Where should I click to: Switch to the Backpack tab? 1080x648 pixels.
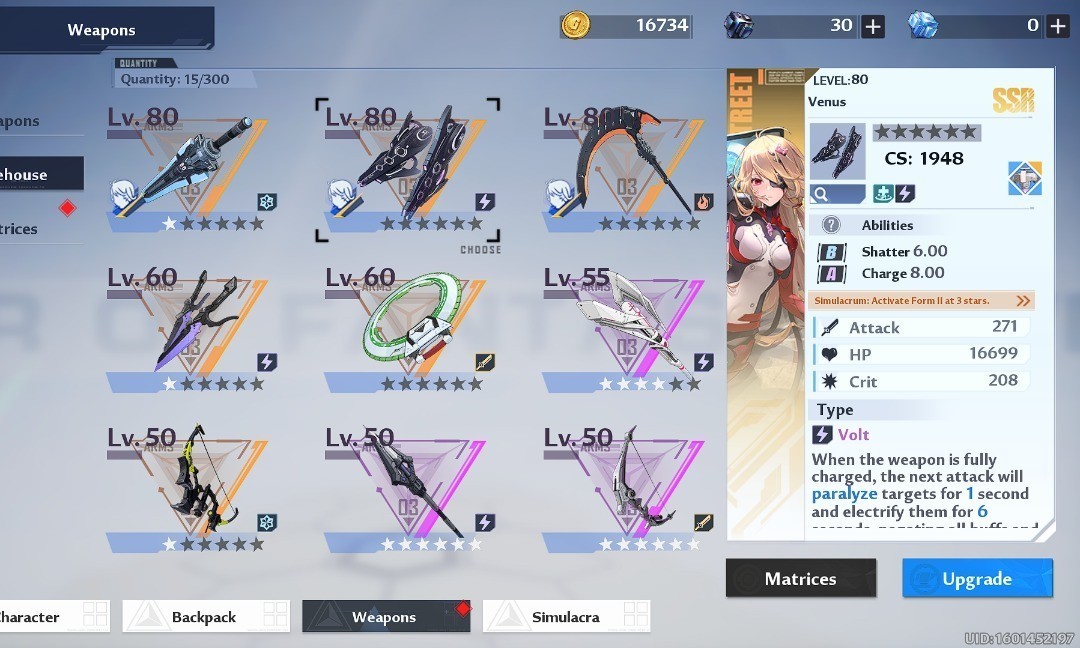click(x=206, y=617)
